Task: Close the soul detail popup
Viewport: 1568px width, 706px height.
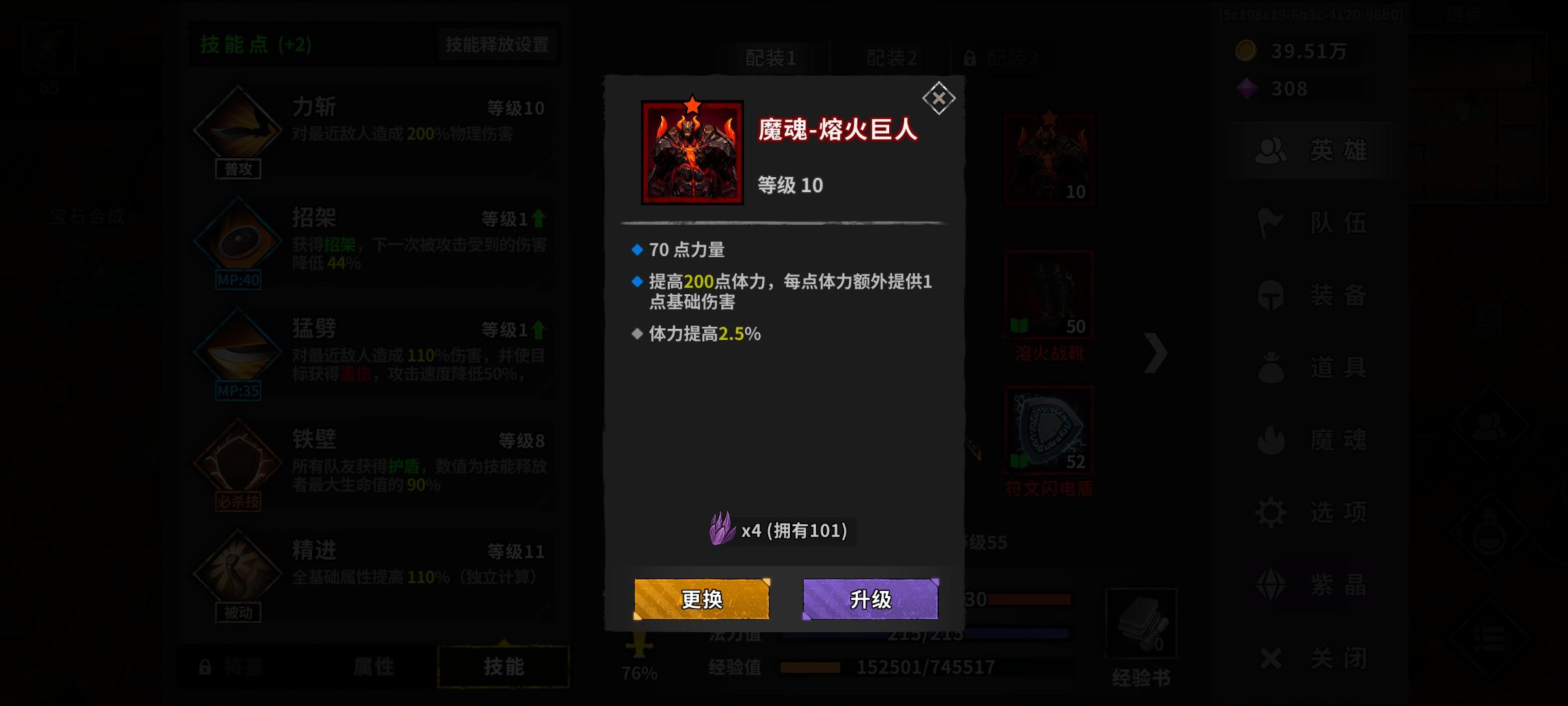Action: click(x=939, y=99)
